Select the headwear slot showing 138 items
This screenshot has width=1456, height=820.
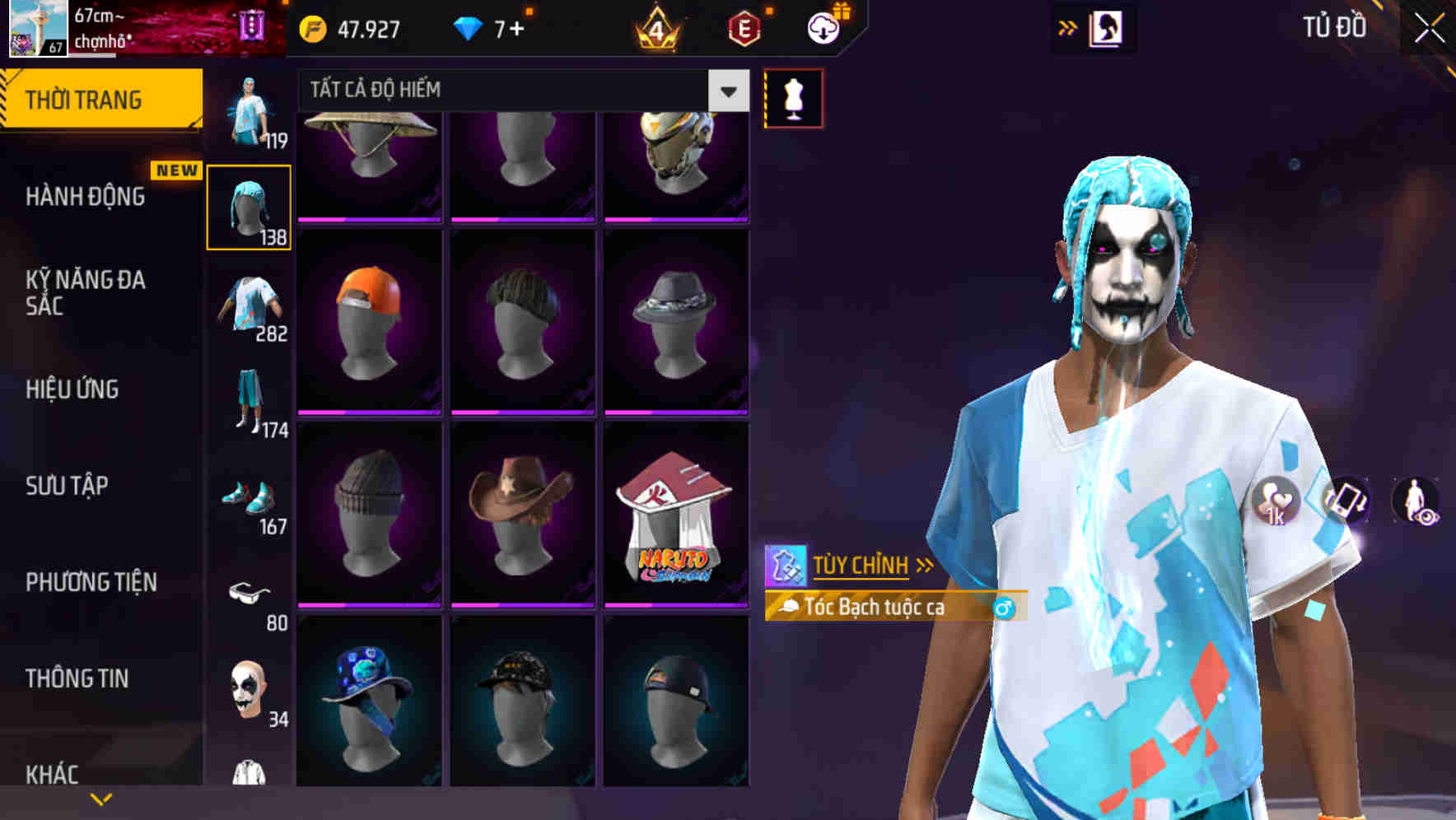(x=249, y=206)
